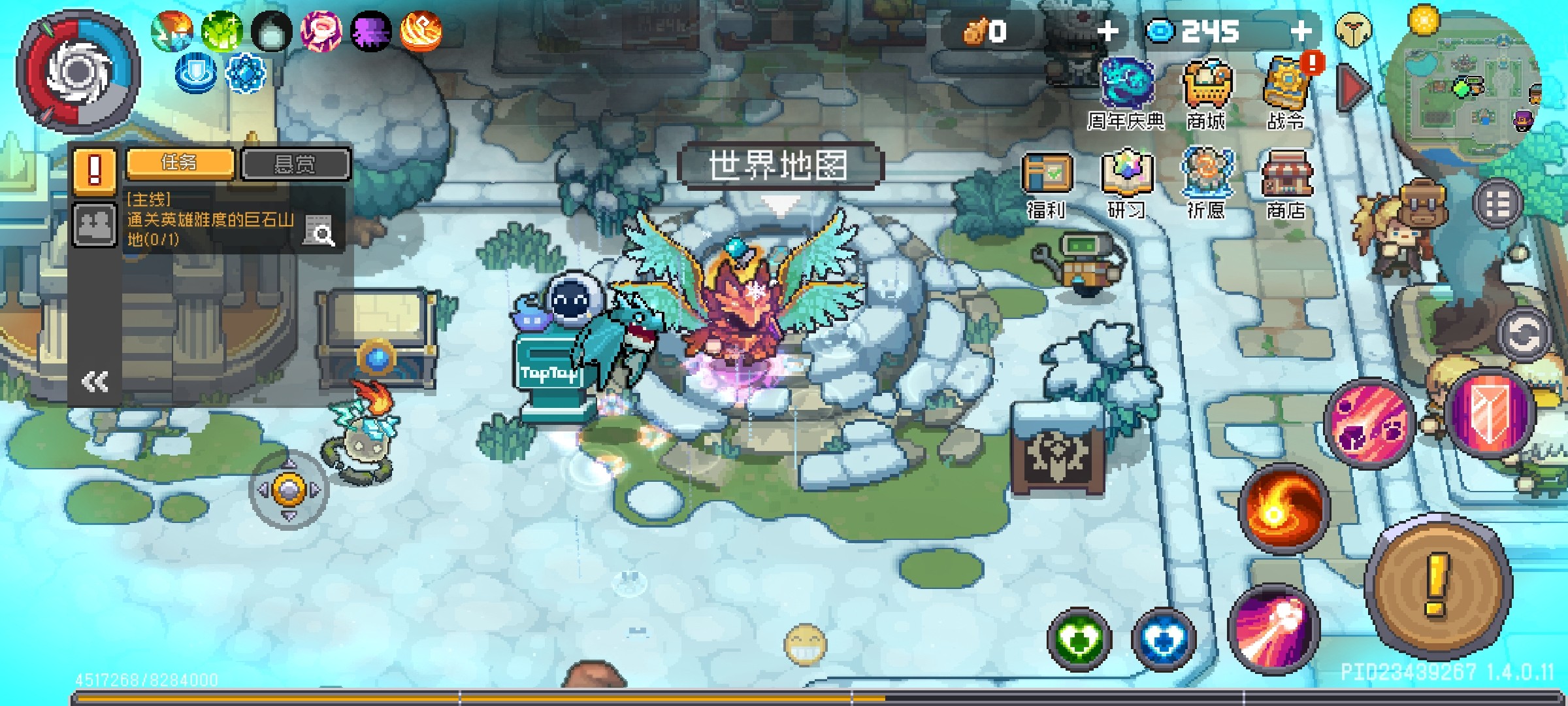Switch to the 任务 quest tab
Screen dimensions: 1568x706
pyautogui.click(x=180, y=163)
